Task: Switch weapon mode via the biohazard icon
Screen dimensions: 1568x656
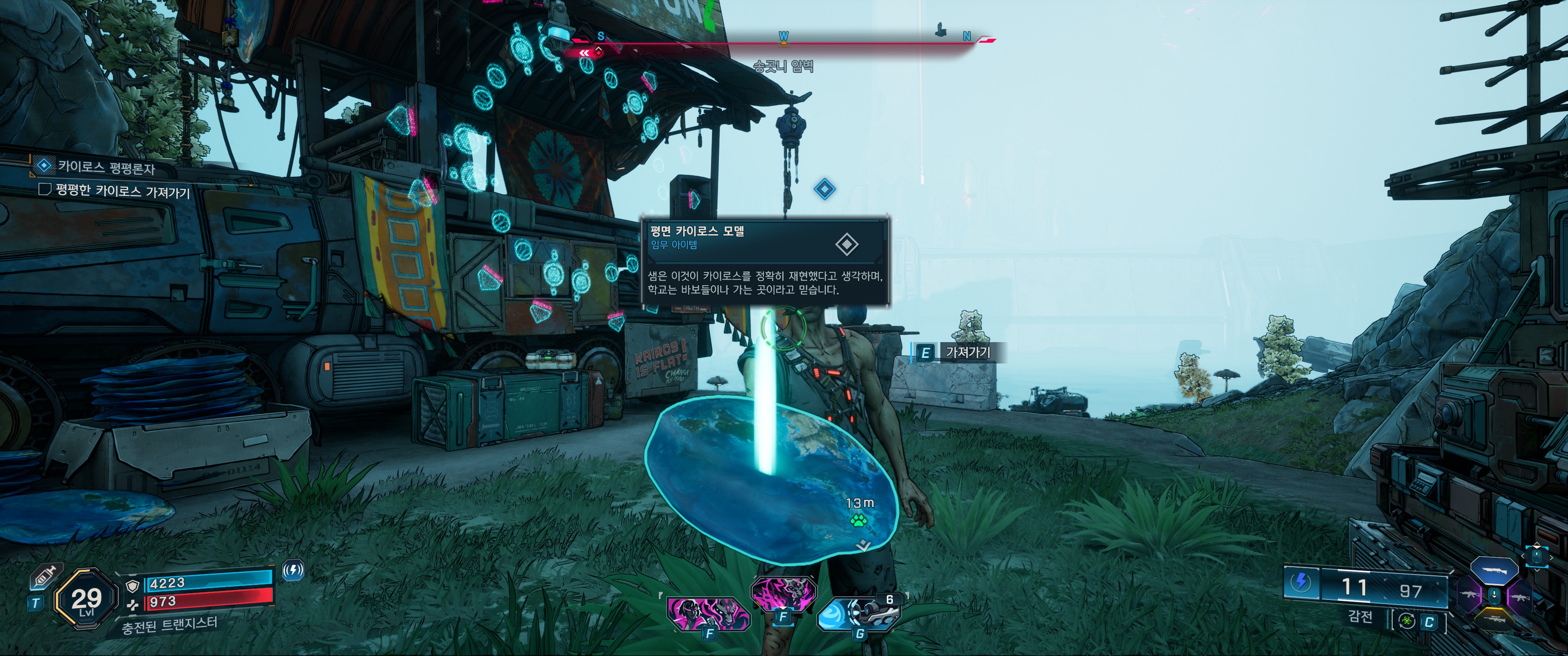Action: pos(1407,621)
